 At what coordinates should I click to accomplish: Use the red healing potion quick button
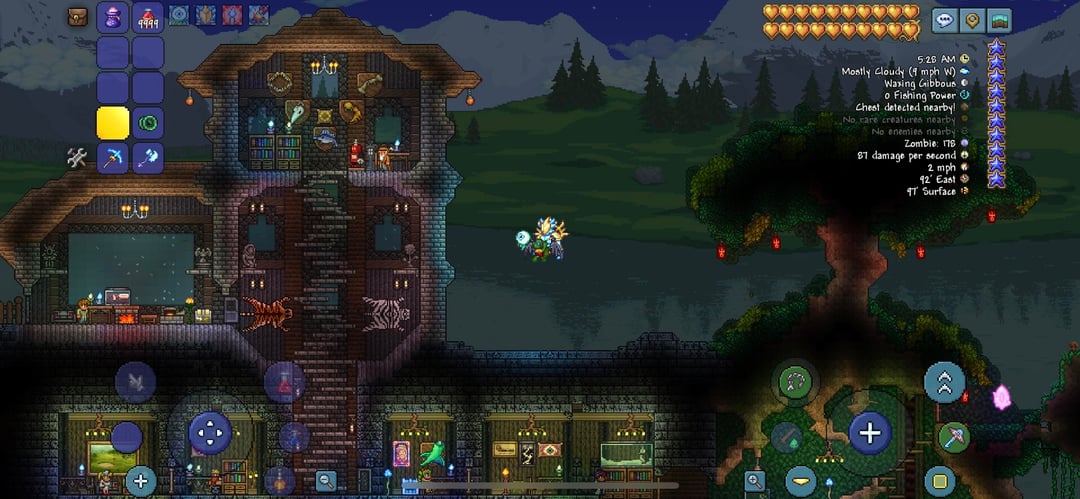pyautogui.click(x=284, y=381)
